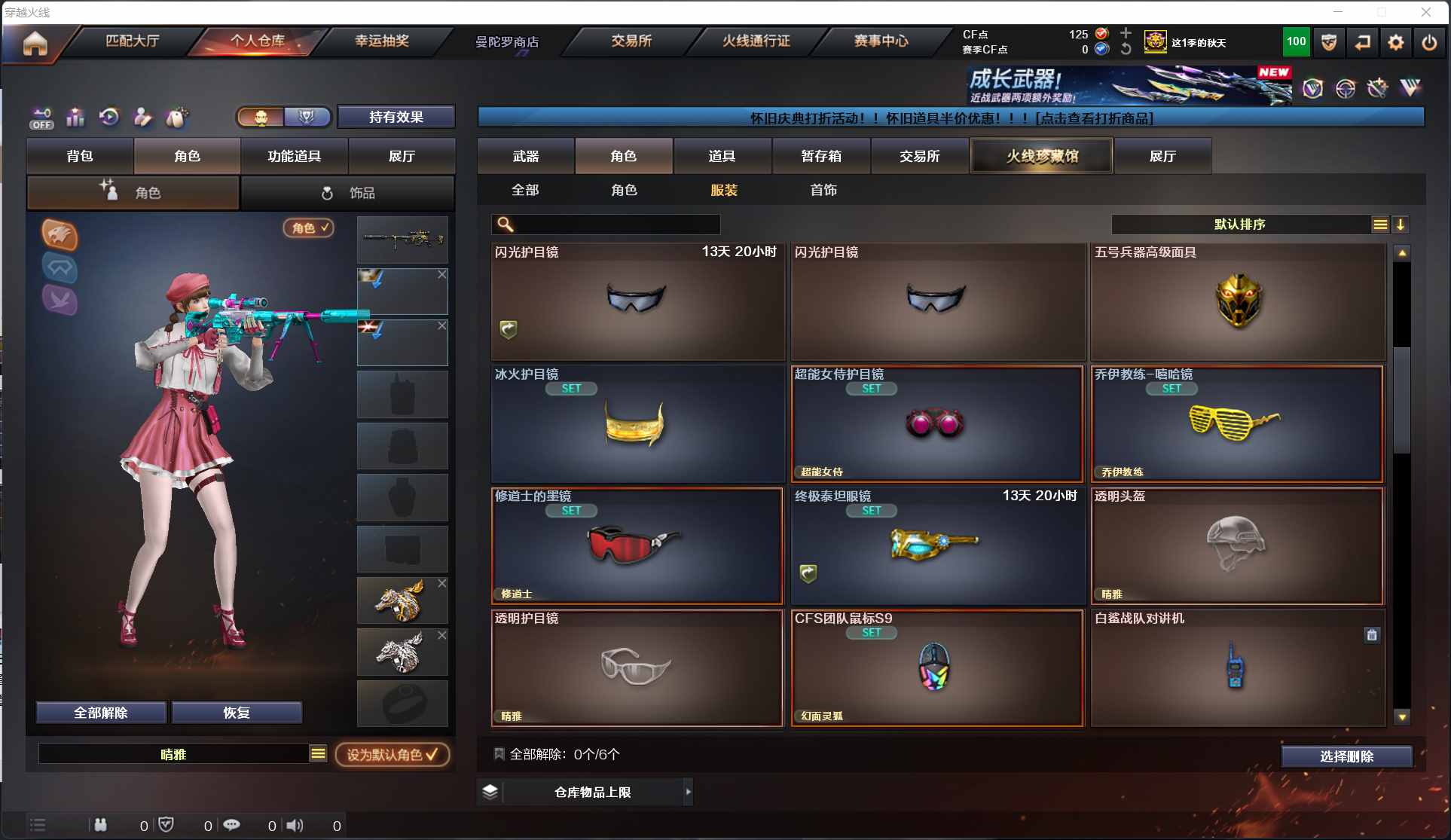Close the game window
The image size is (1451, 840).
point(1425,12)
